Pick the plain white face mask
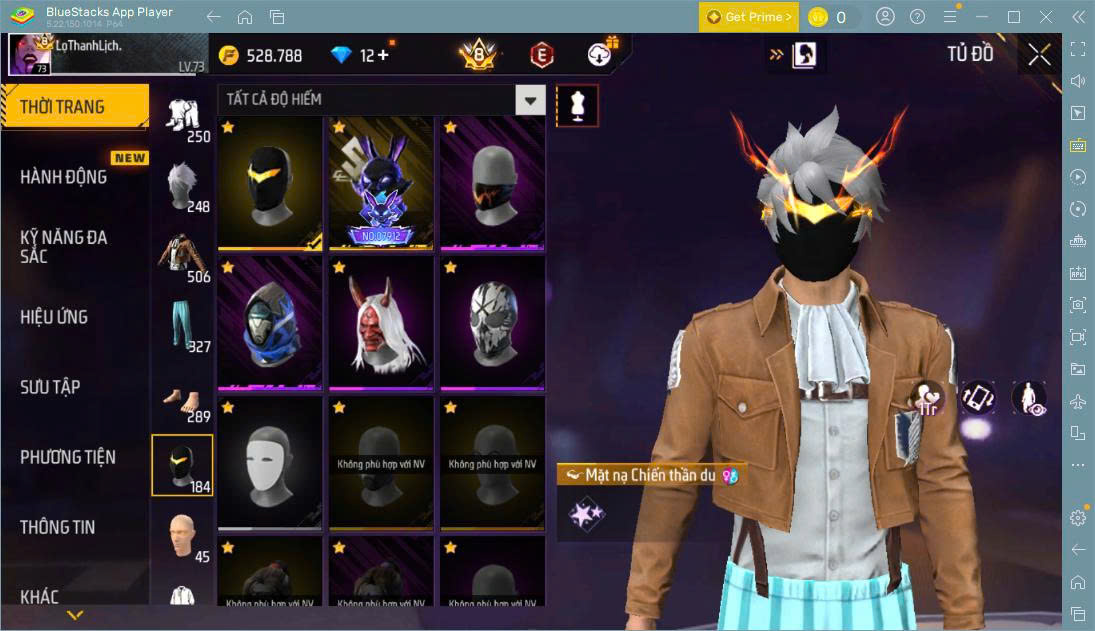This screenshot has height=631, width=1095. 270,461
